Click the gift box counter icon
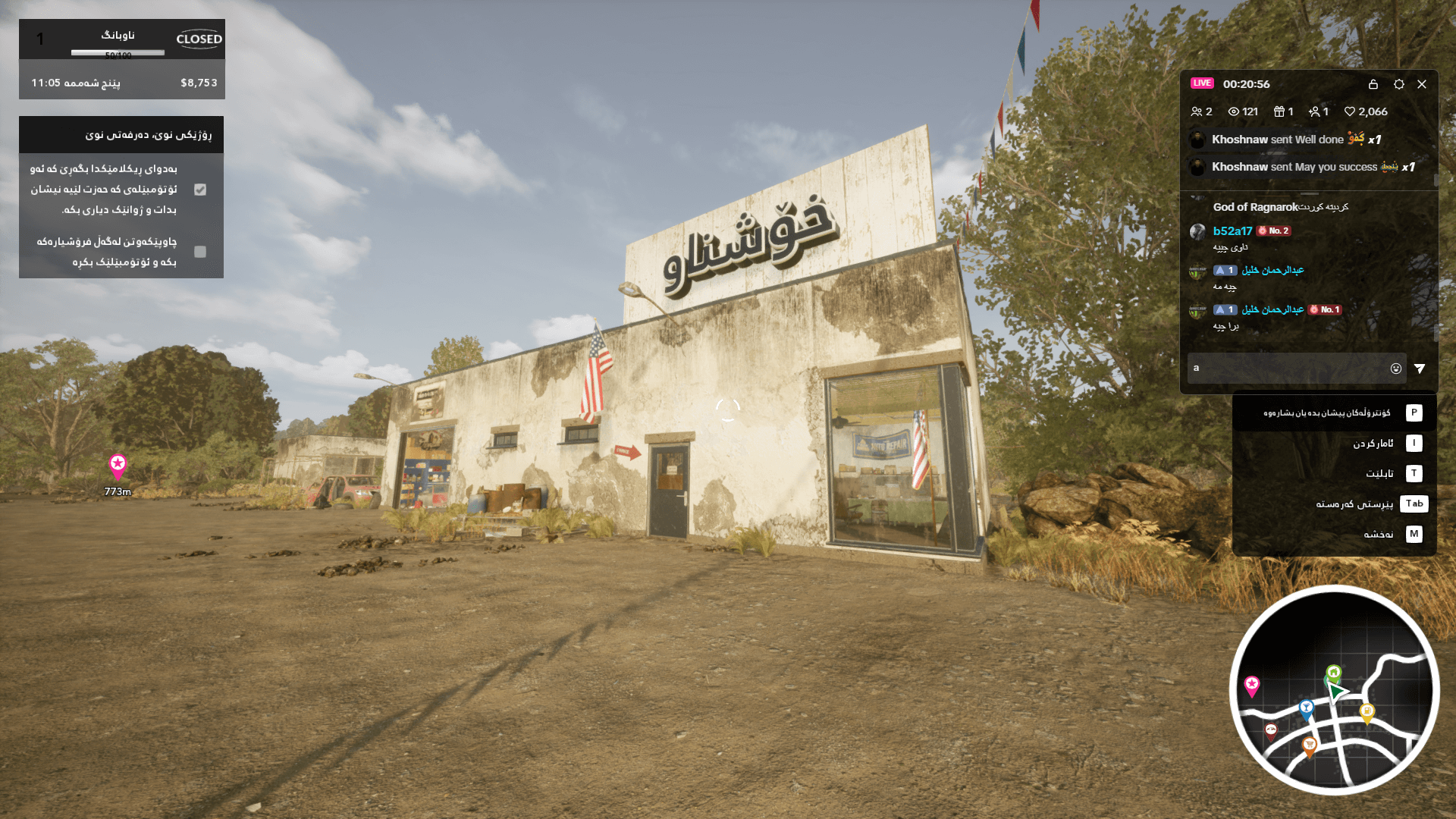Image resolution: width=1456 pixels, height=819 pixels. pos(1279,111)
